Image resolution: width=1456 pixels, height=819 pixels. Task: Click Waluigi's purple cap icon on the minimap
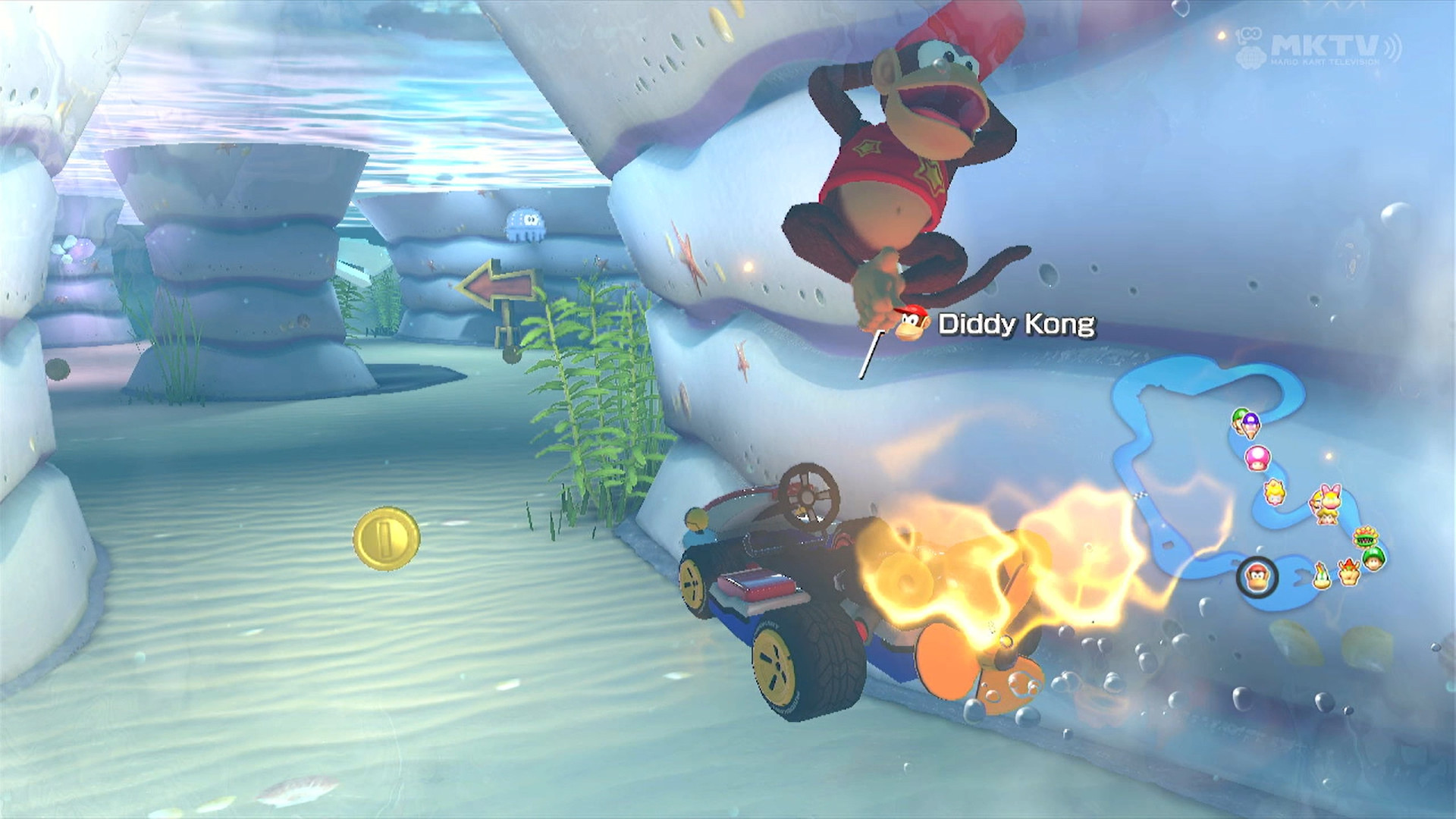(1250, 423)
